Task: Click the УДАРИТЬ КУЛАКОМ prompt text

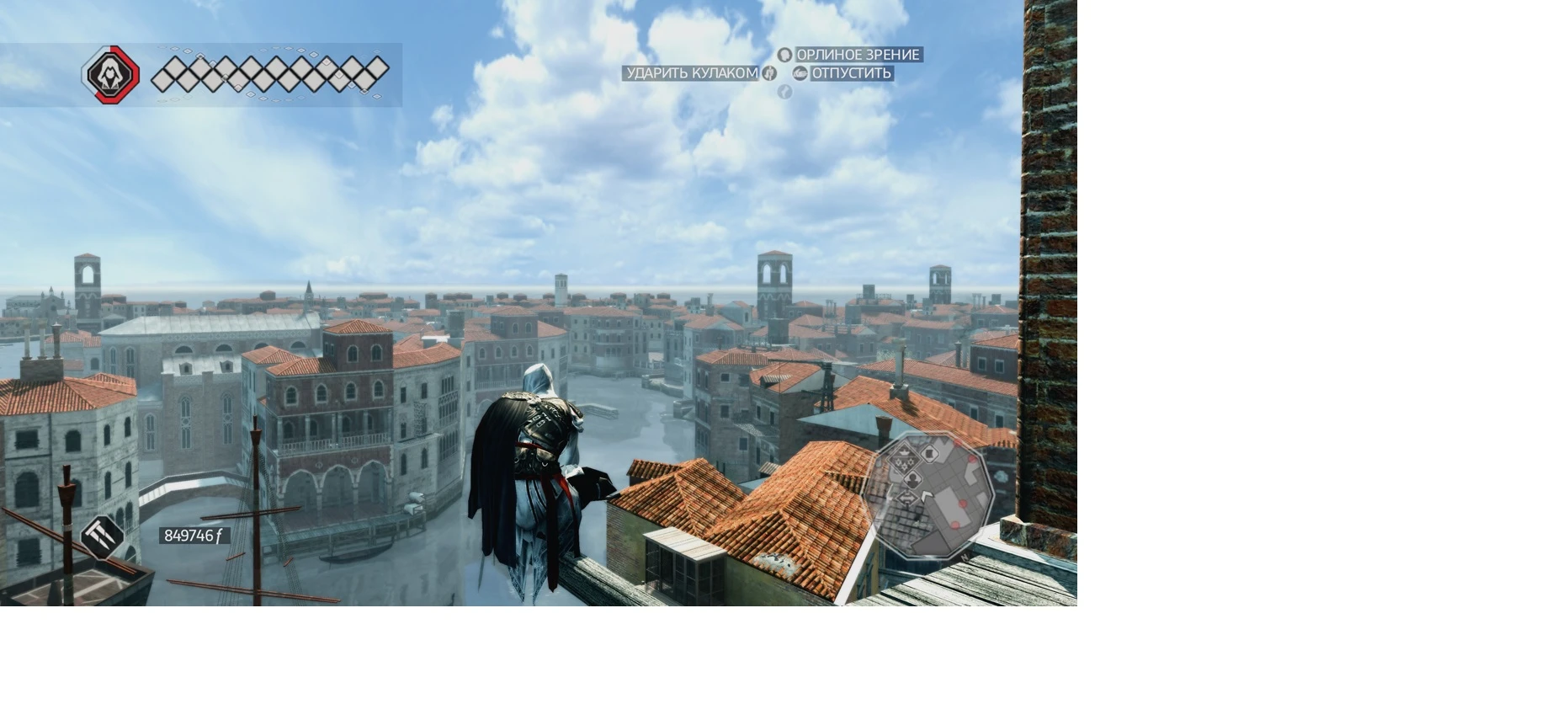Action: coord(690,74)
